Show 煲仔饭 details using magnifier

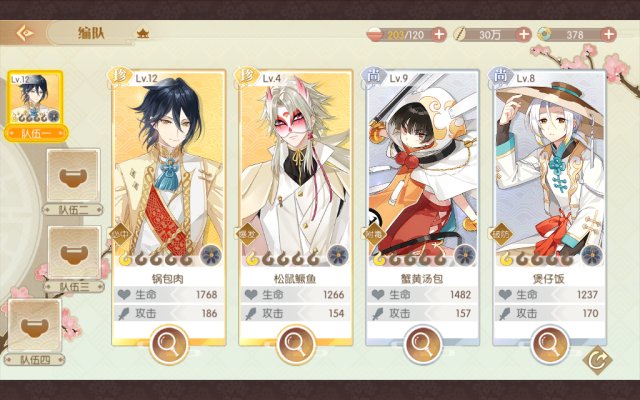pyautogui.click(x=549, y=345)
